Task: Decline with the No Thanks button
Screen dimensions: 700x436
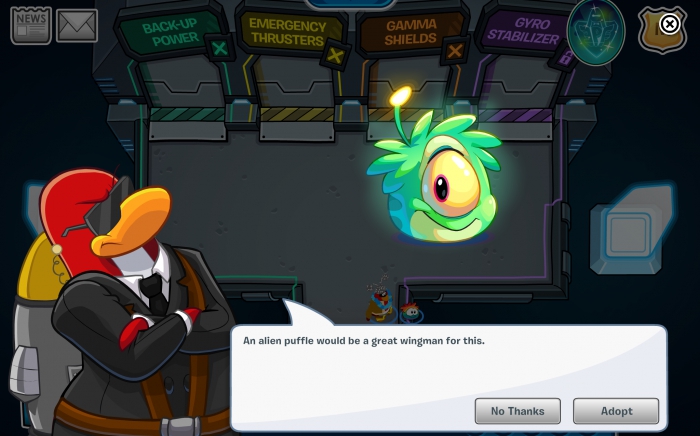Action: [x=517, y=411]
